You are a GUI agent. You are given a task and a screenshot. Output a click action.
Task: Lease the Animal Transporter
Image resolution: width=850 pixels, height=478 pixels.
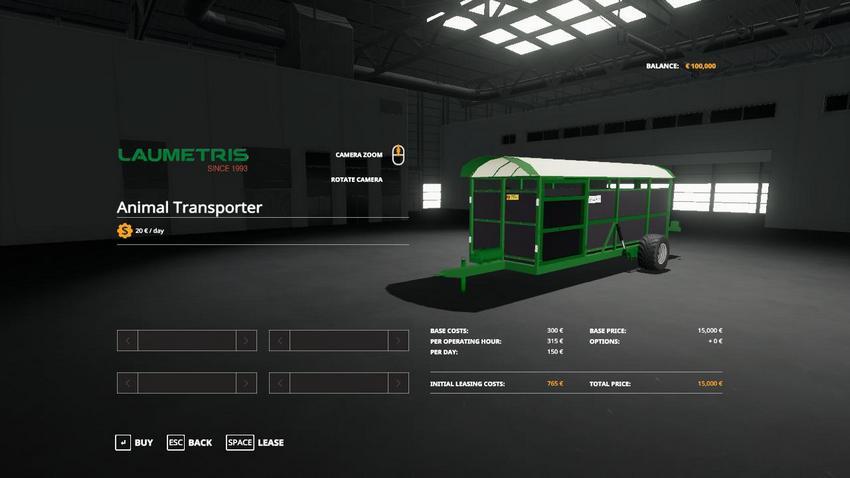point(255,442)
